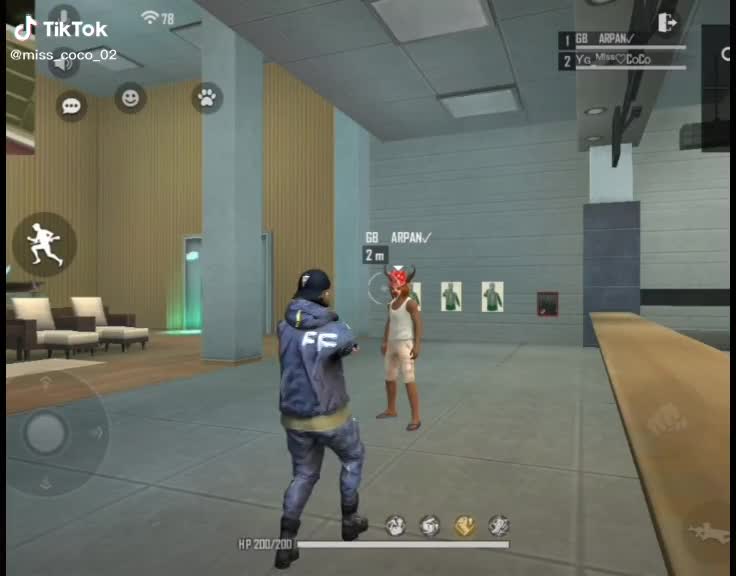
Task: Click the exit door icon
Action: tap(667, 22)
